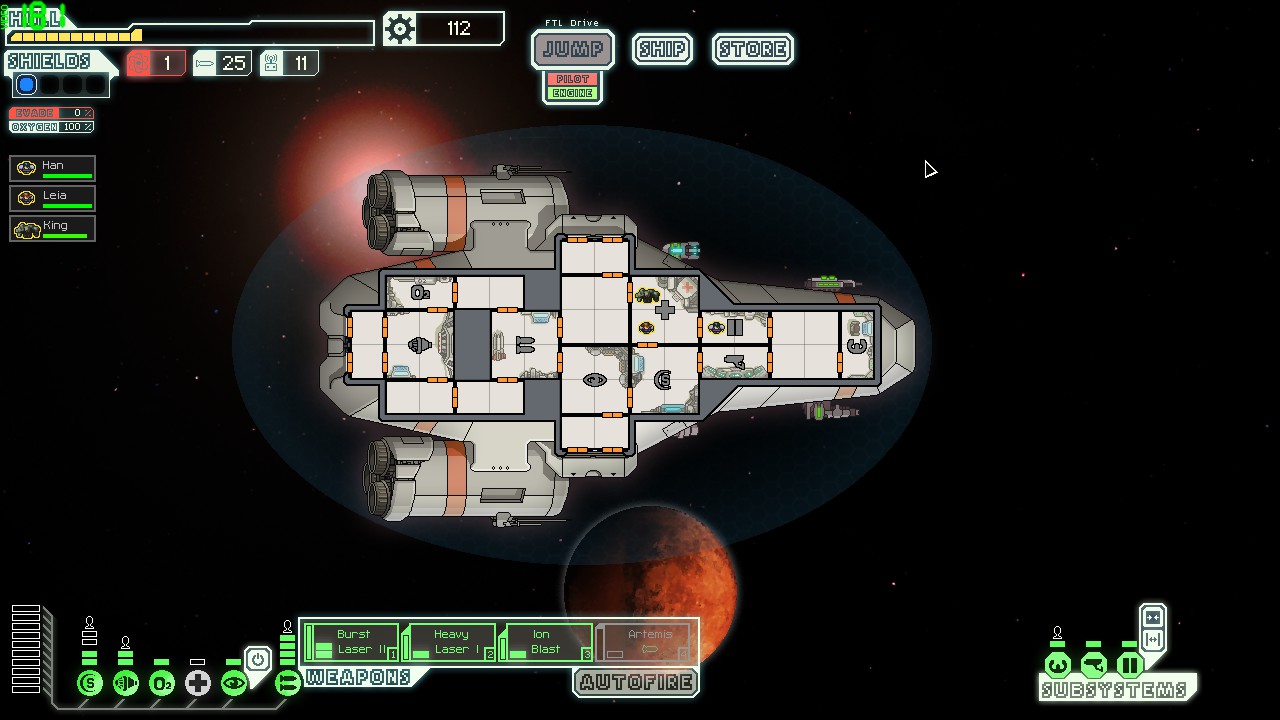The image size is (1280, 720).
Task: Close all doors with the door button
Action: point(1152,617)
